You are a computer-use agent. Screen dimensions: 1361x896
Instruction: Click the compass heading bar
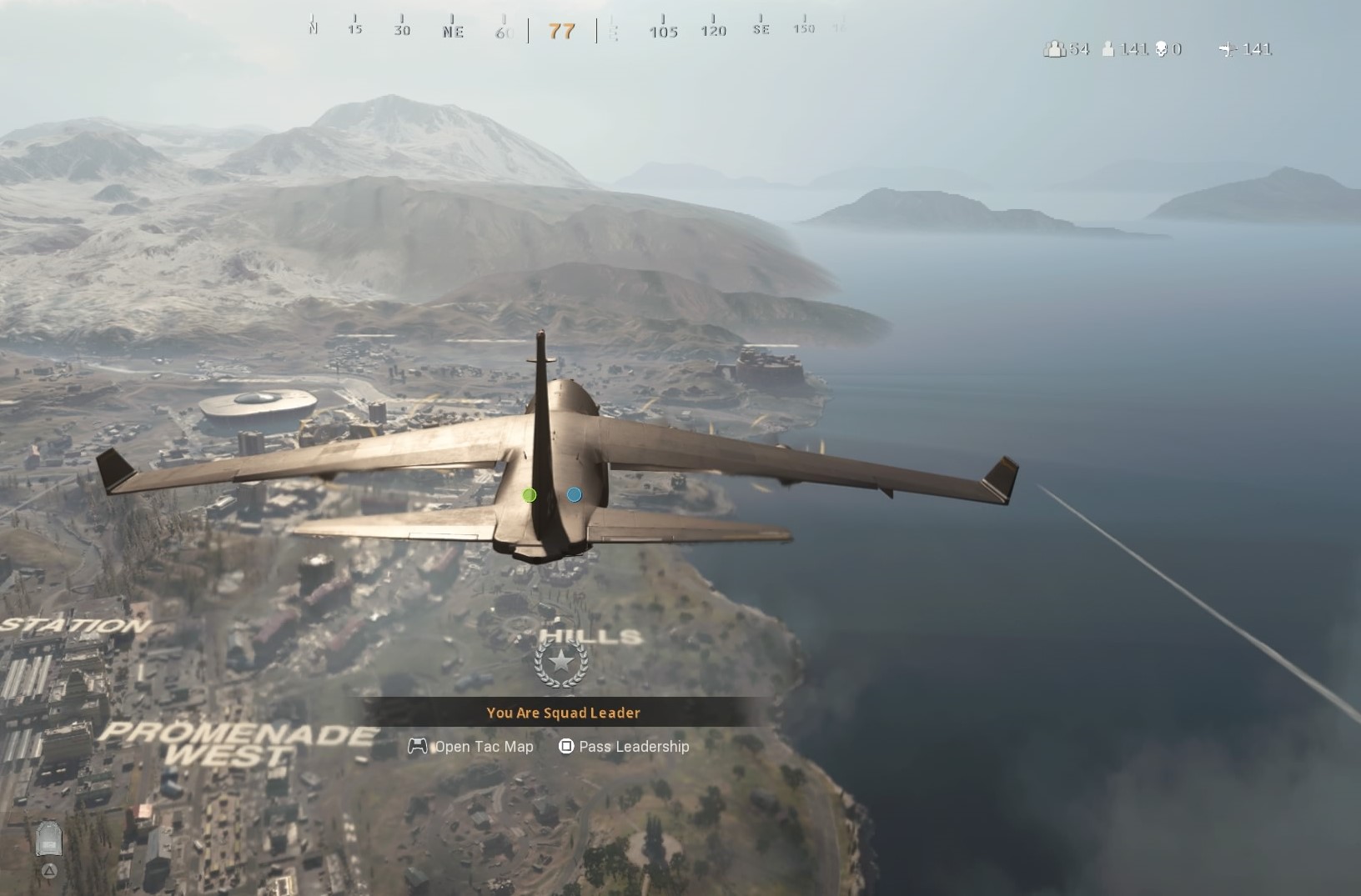pyautogui.click(x=562, y=31)
